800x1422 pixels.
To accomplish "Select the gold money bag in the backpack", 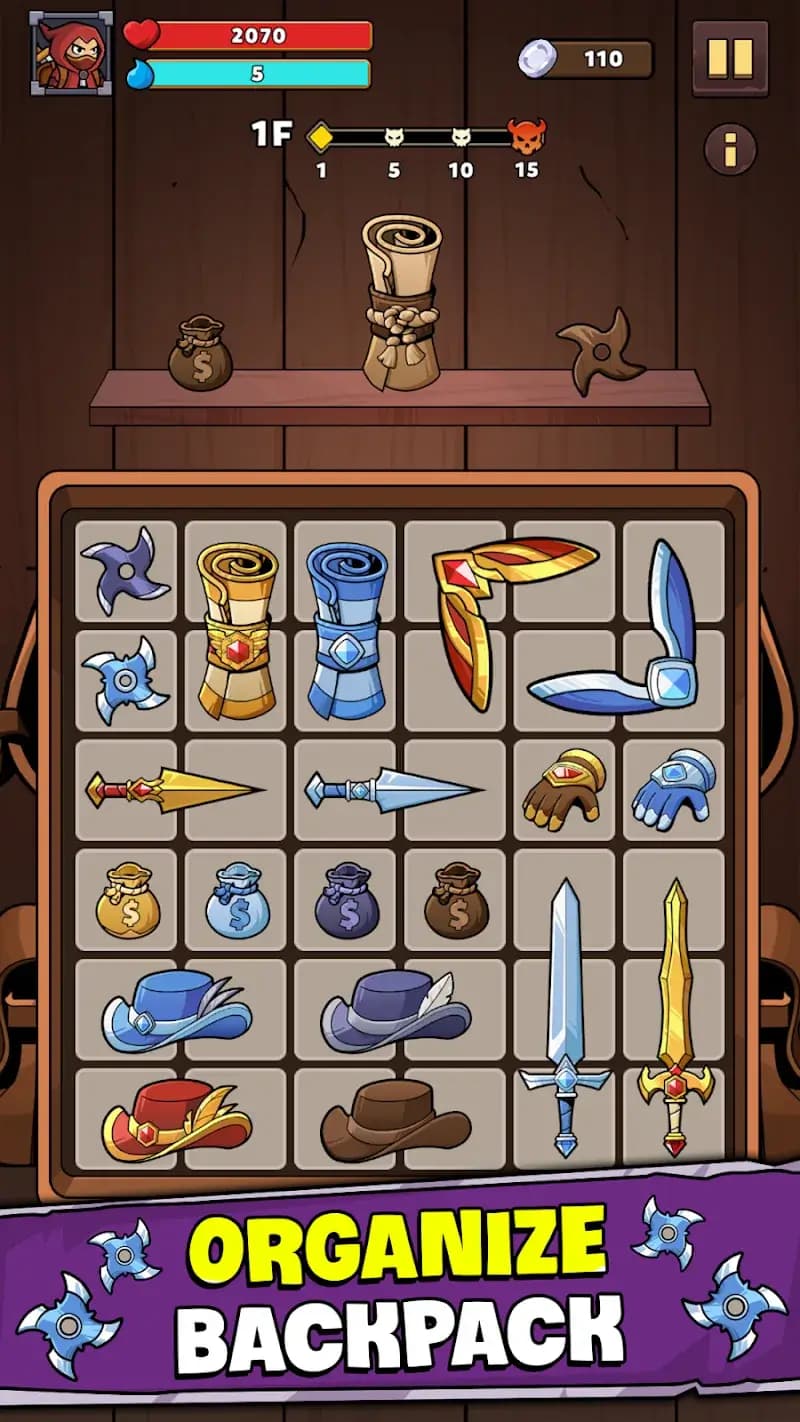I will pyautogui.click(x=127, y=901).
